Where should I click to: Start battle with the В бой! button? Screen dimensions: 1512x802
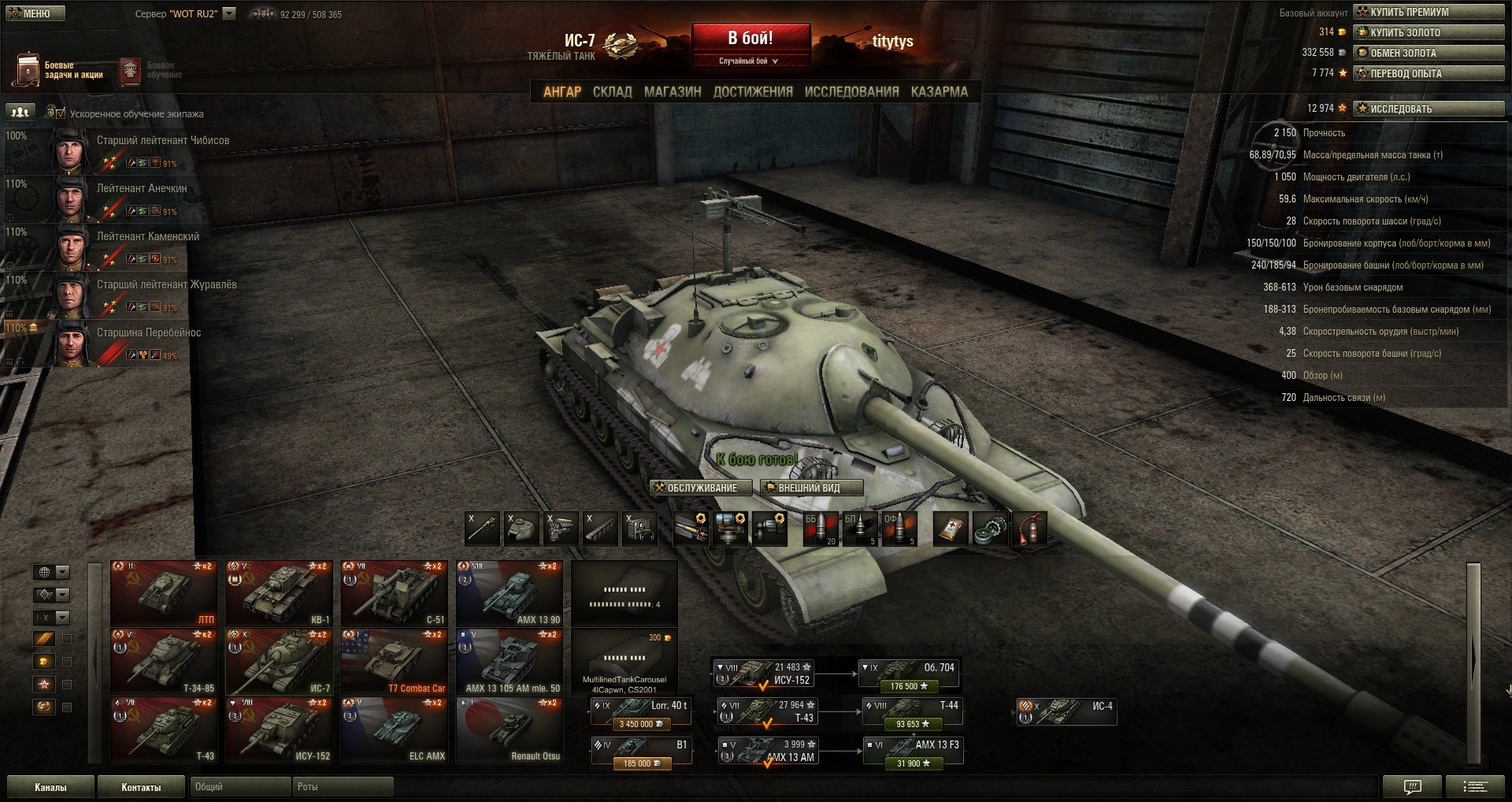[x=750, y=39]
